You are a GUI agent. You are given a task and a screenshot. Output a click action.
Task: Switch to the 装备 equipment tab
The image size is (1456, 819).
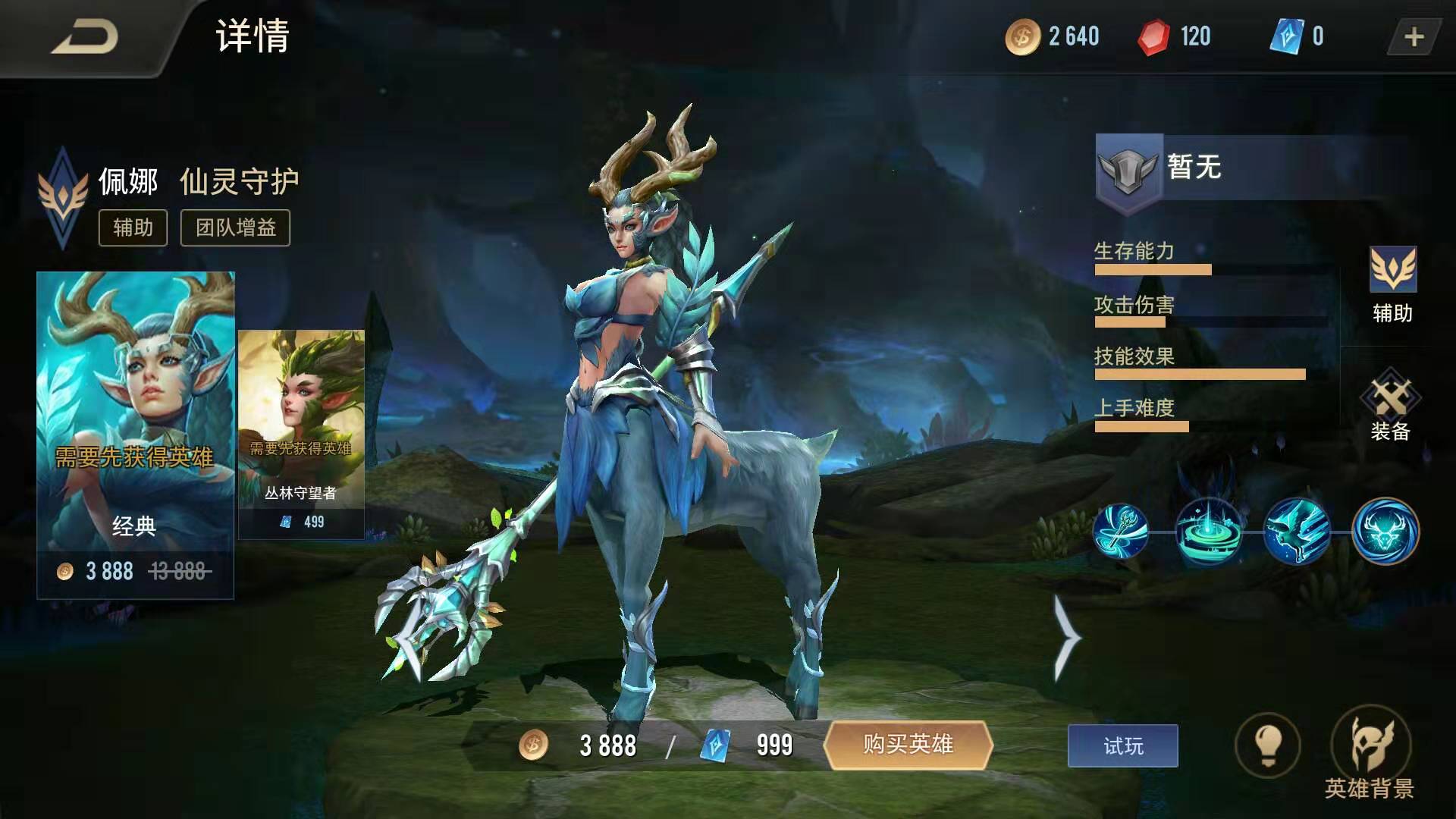pyautogui.click(x=1390, y=406)
